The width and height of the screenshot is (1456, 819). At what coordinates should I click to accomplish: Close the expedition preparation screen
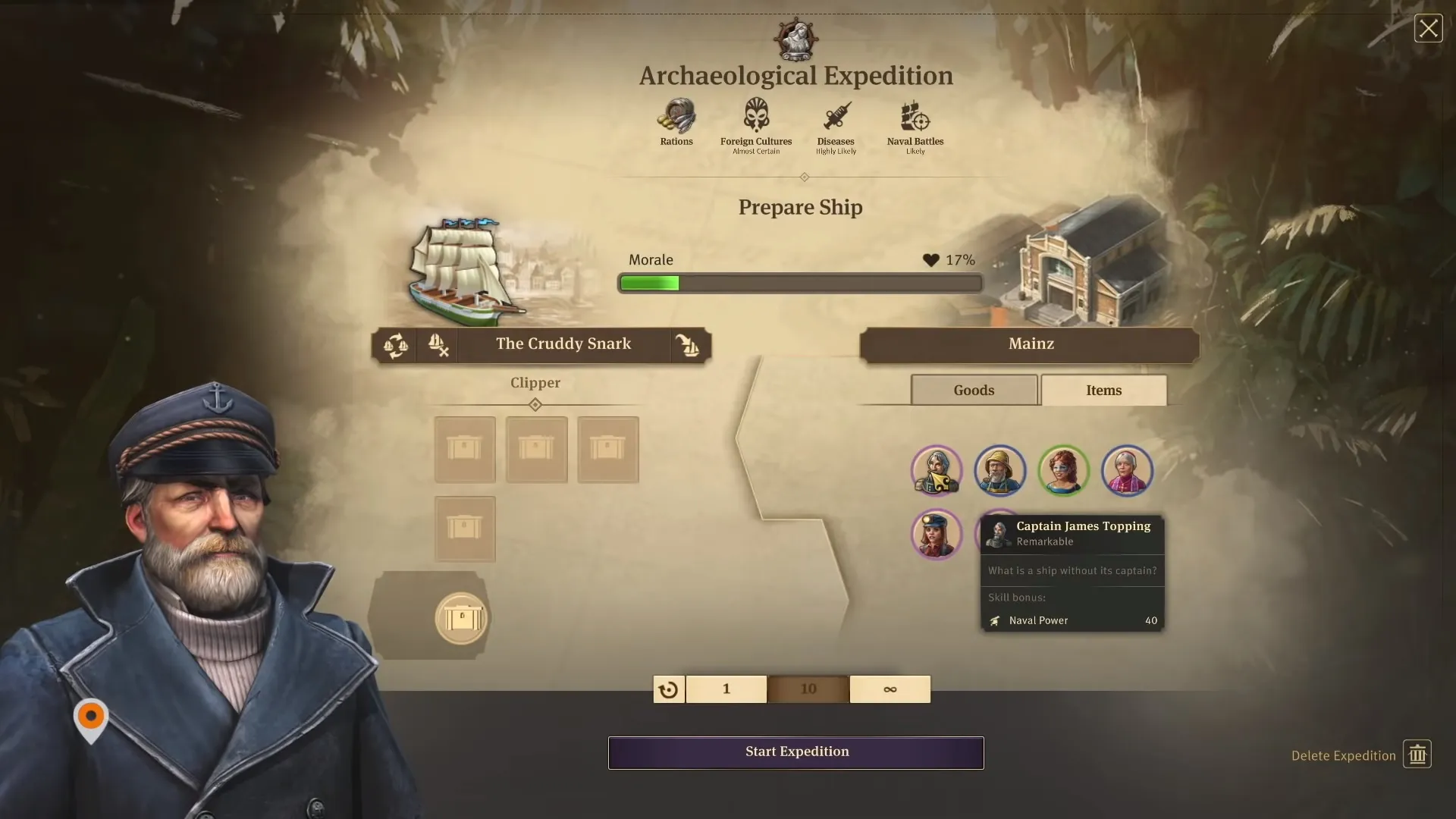[1428, 29]
